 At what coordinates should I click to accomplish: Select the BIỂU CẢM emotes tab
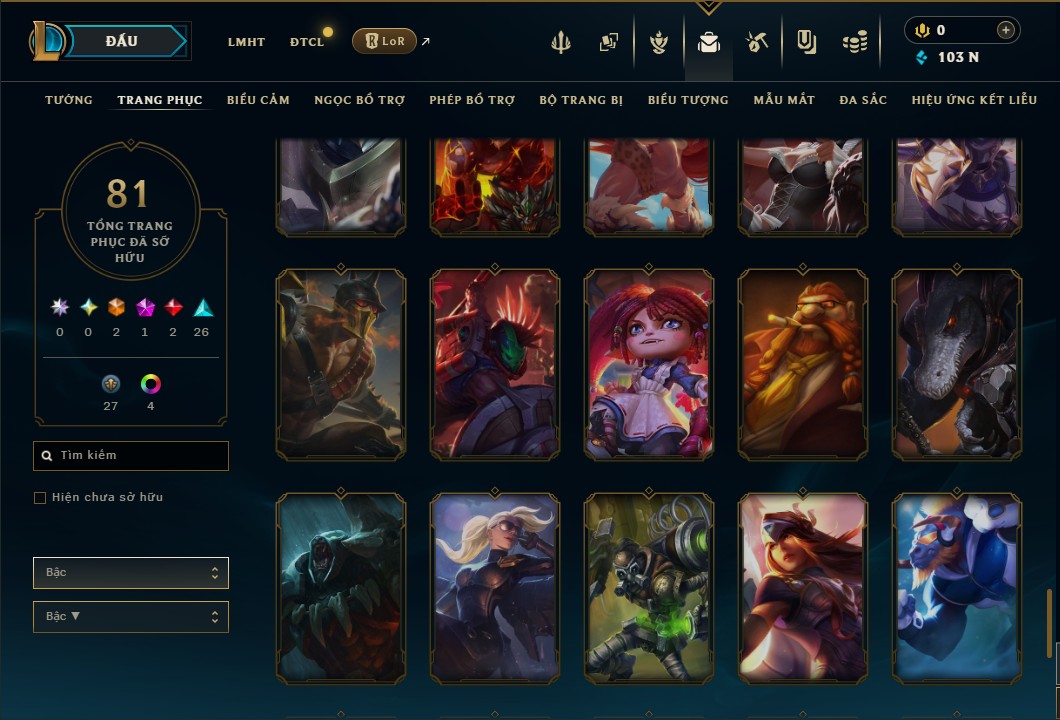pyautogui.click(x=258, y=100)
